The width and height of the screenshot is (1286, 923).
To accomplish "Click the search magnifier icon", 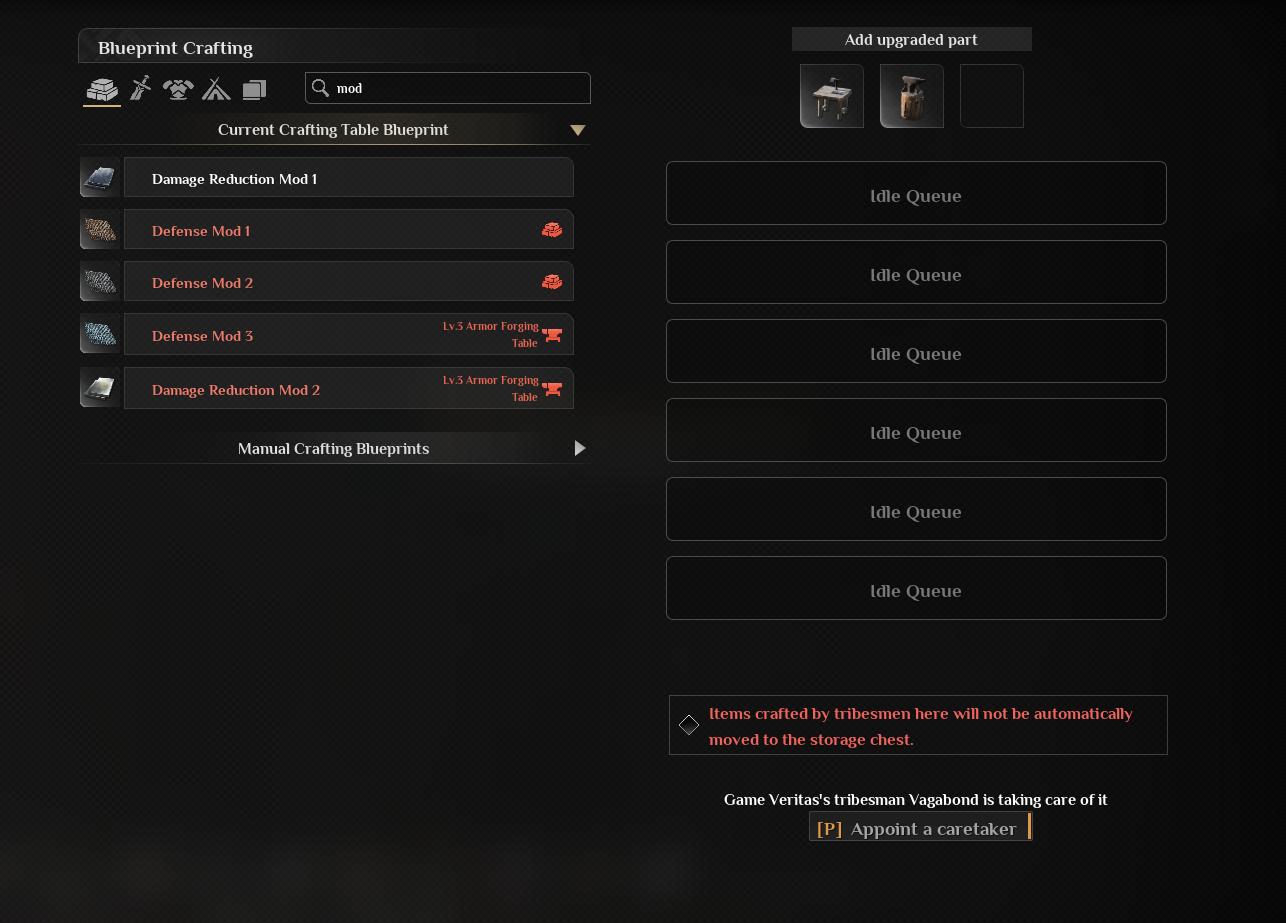I will (321, 88).
